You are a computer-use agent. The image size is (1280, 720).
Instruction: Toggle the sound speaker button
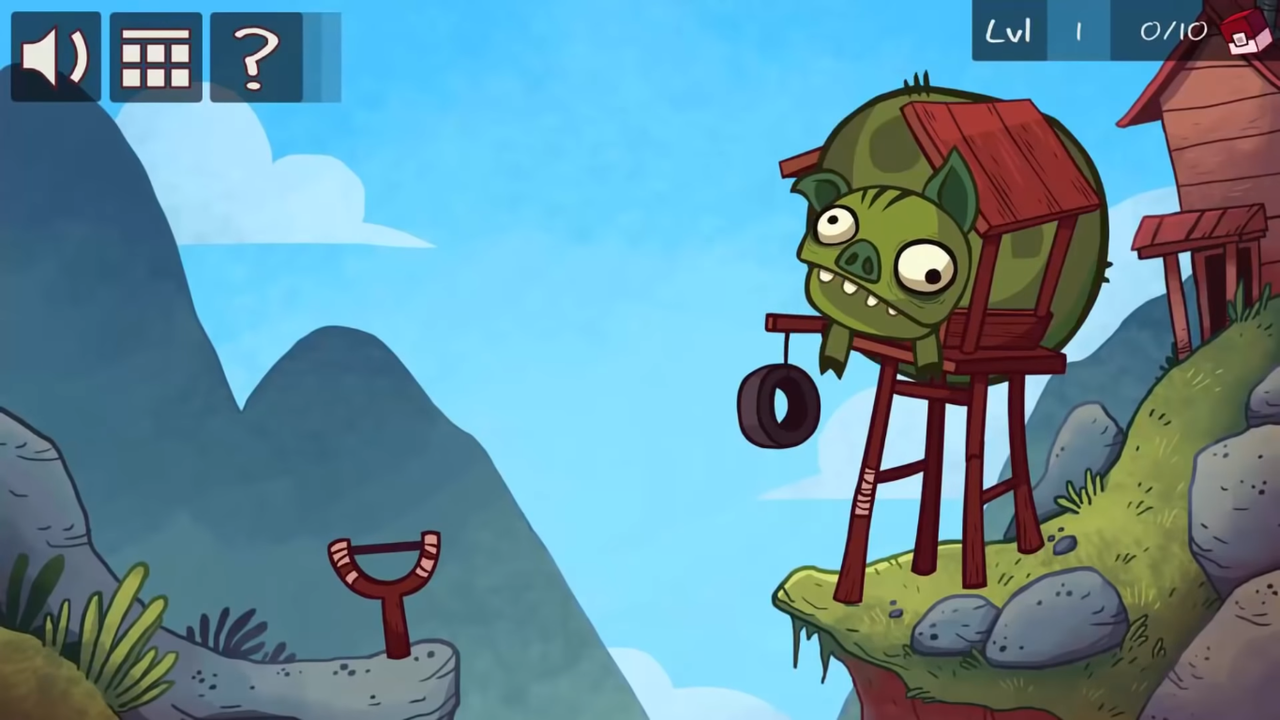point(56,57)
